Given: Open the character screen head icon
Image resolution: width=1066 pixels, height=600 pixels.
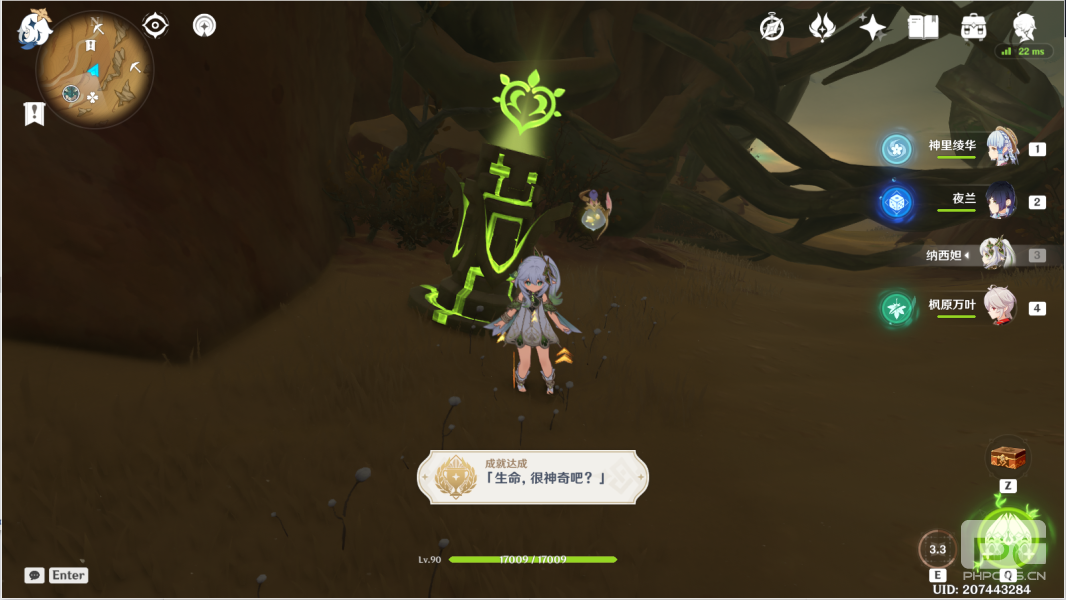Looking at the screenshot, I should (1023, 26).
